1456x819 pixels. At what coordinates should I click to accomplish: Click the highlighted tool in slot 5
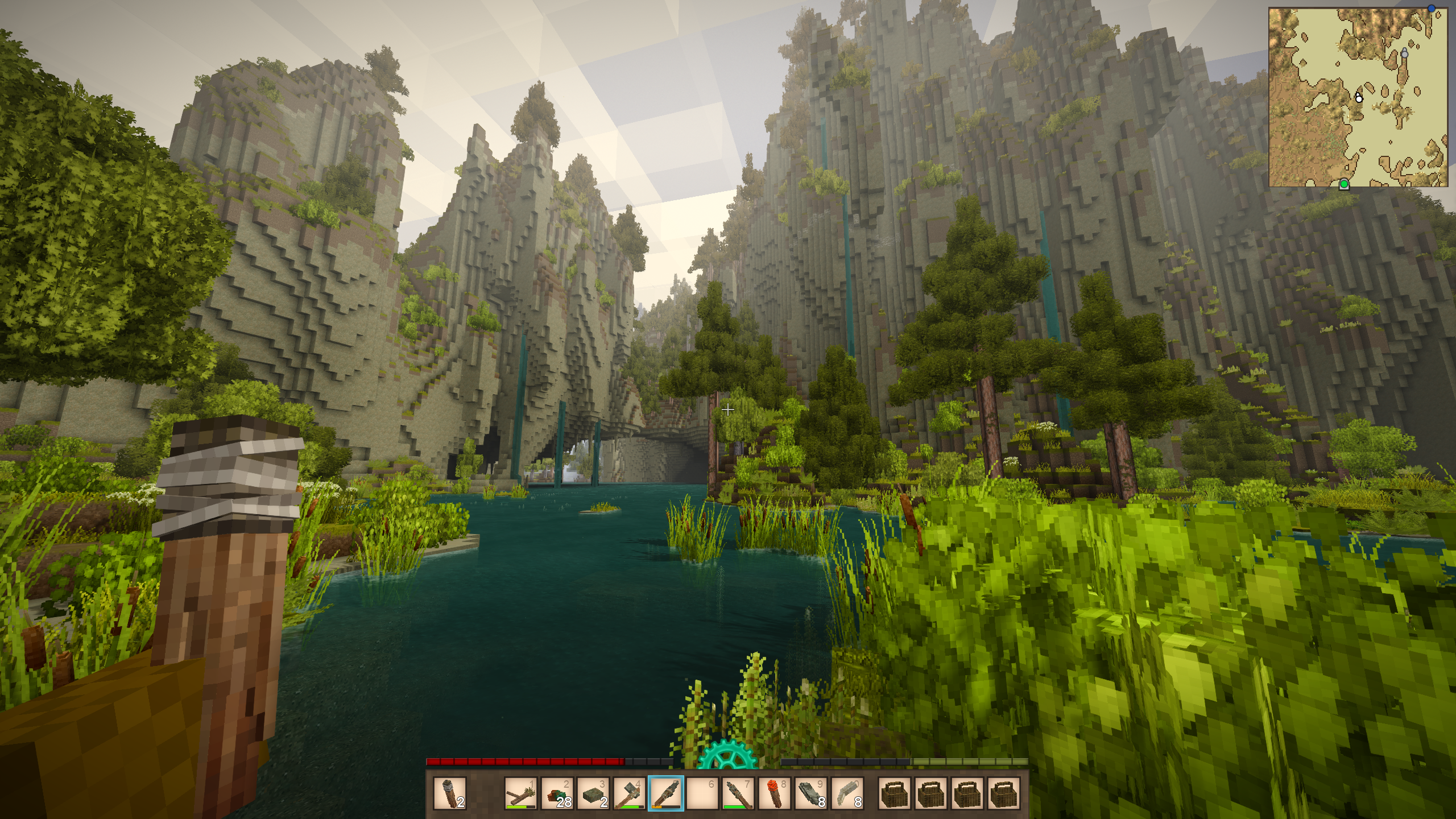point(666,793)
